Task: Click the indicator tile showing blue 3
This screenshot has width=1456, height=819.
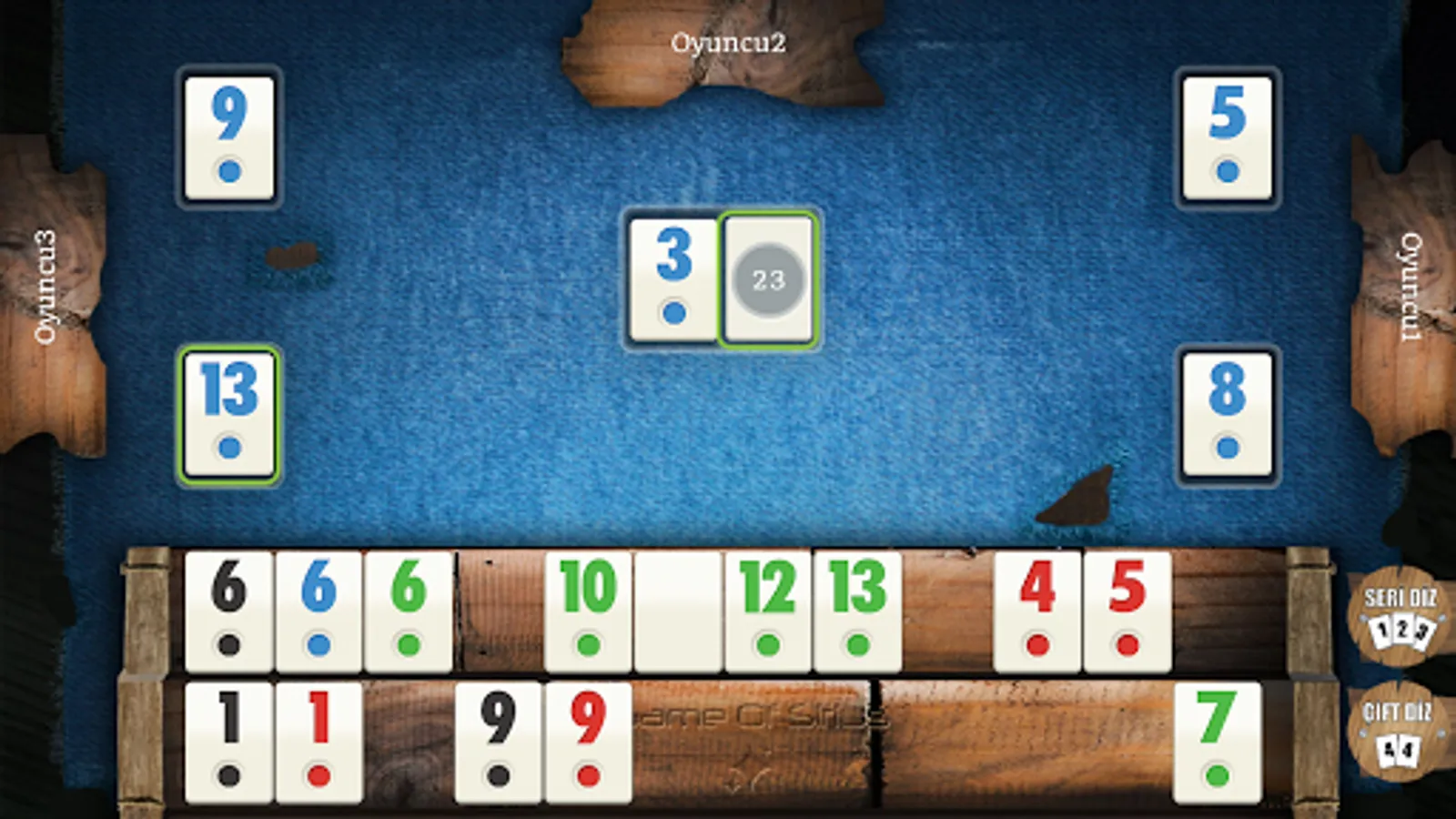Action: [x=673, y=278]
